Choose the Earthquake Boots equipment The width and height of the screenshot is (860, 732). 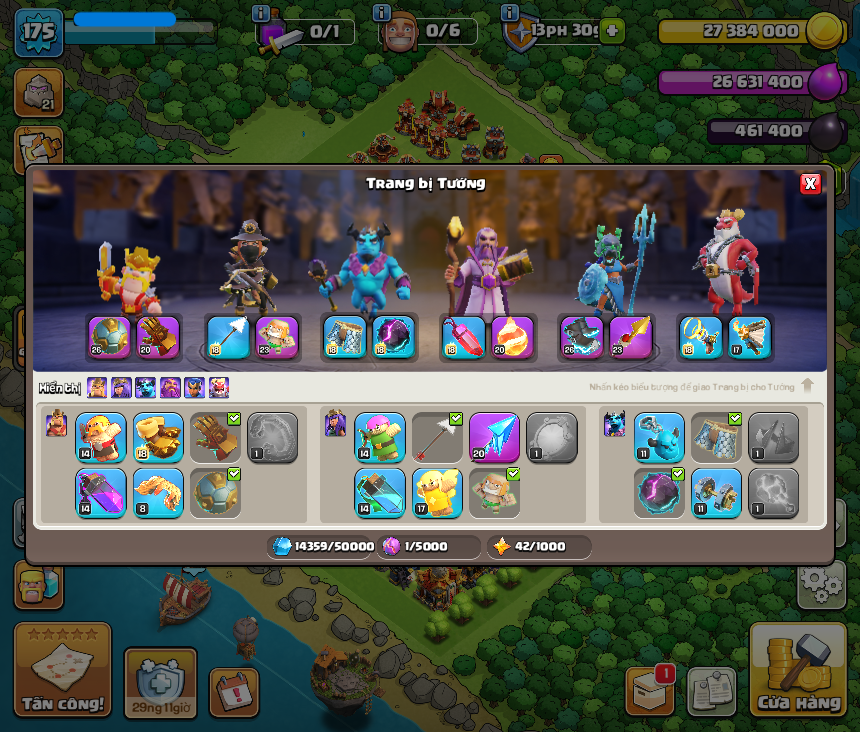coord(158,438)
